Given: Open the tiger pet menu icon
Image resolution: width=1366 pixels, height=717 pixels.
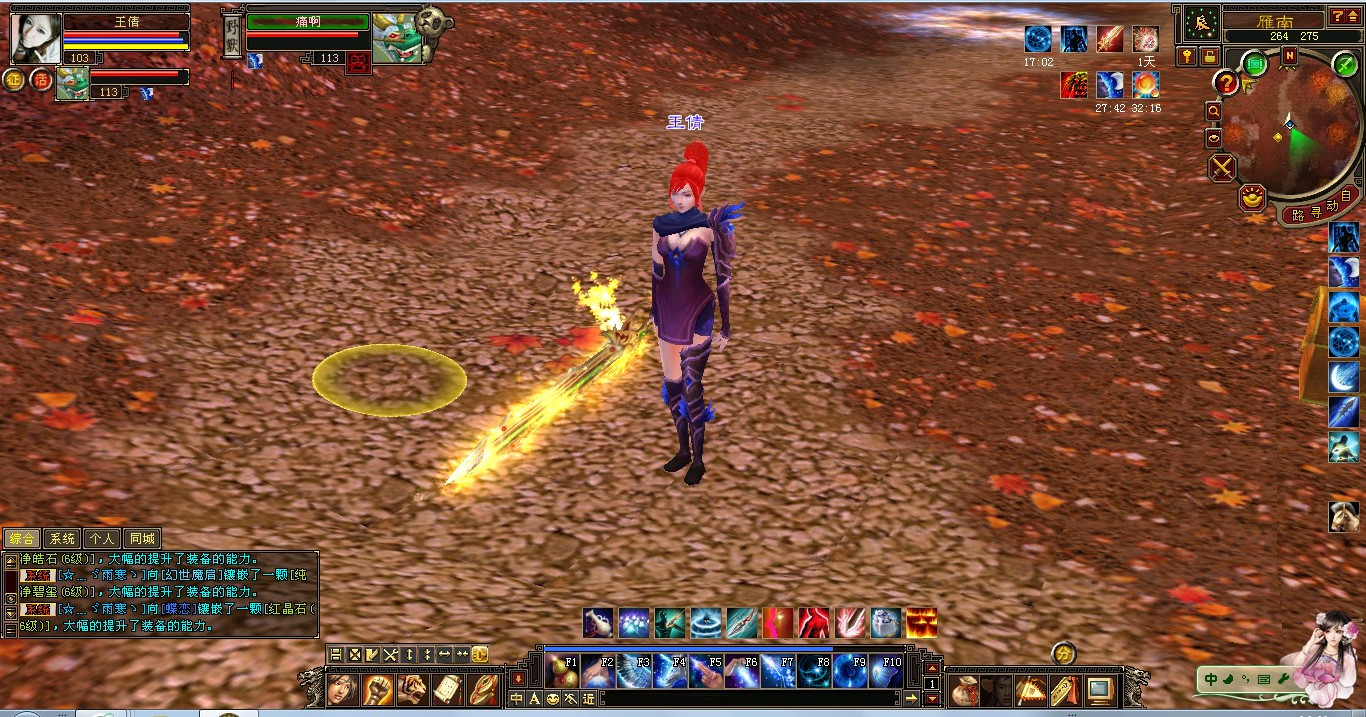Looking at the screenshot, I should [412, 689].
